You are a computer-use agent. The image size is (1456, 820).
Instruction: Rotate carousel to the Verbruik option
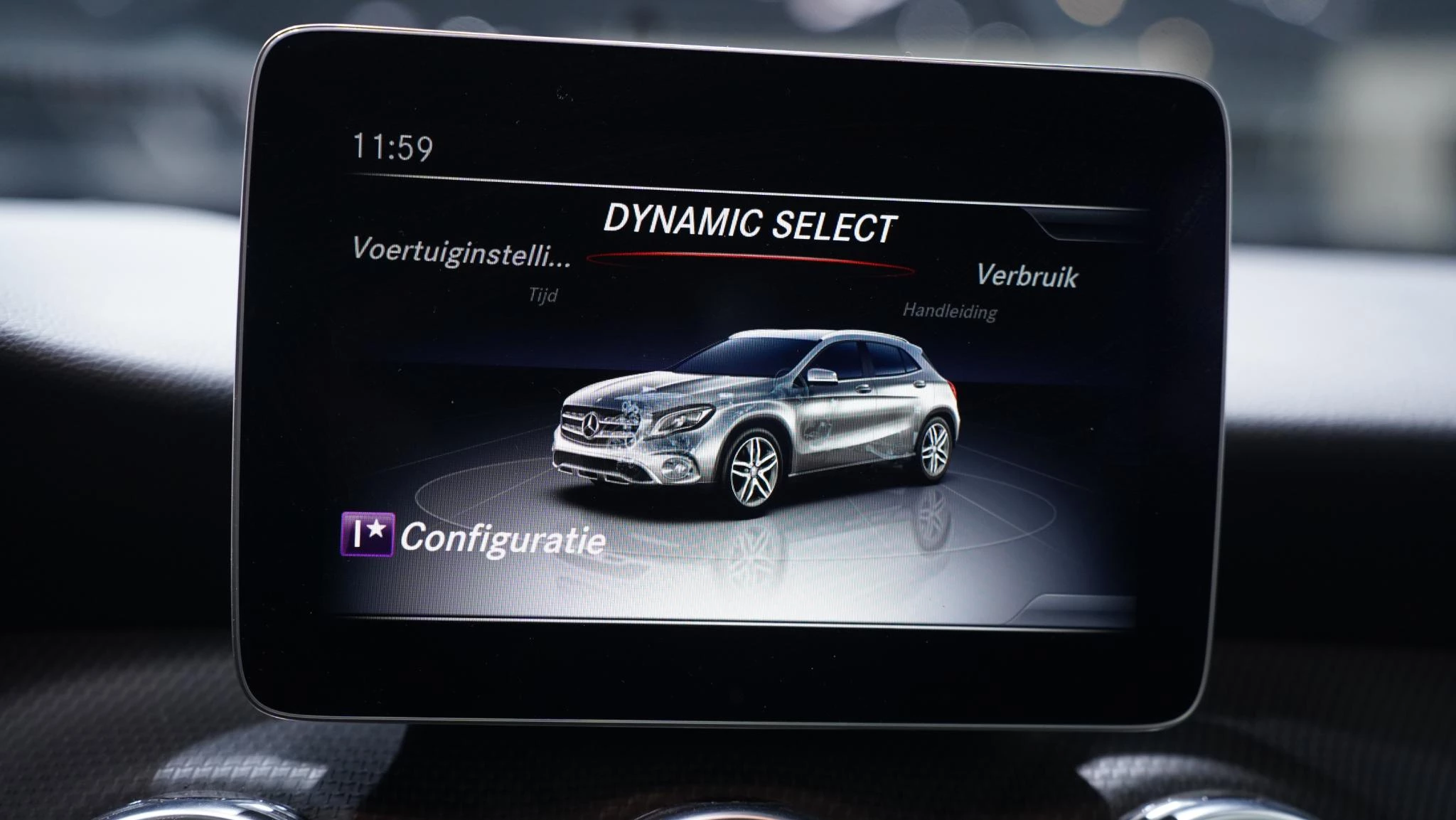tap(1029, 277)
